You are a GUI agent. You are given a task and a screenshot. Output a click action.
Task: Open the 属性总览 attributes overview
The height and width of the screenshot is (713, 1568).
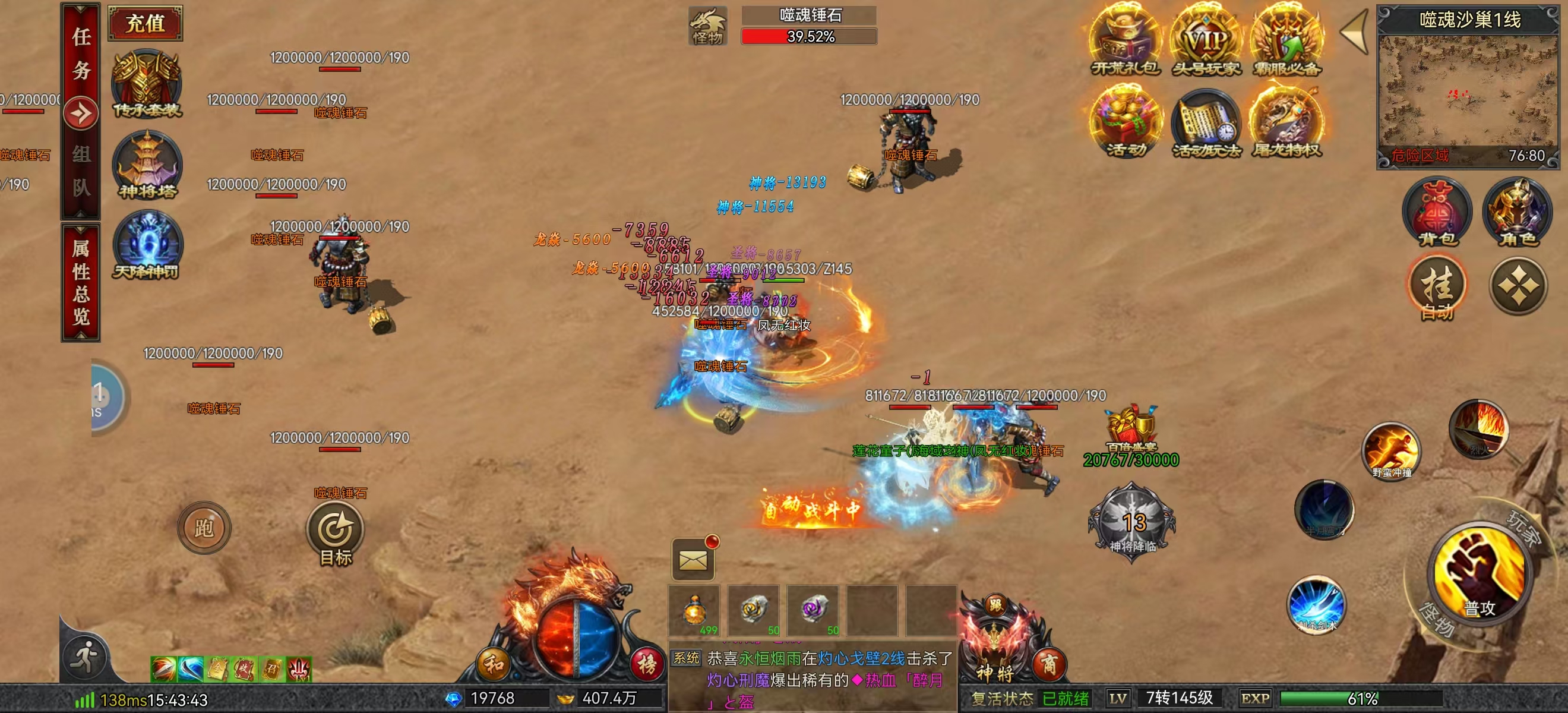pos(81,282)
